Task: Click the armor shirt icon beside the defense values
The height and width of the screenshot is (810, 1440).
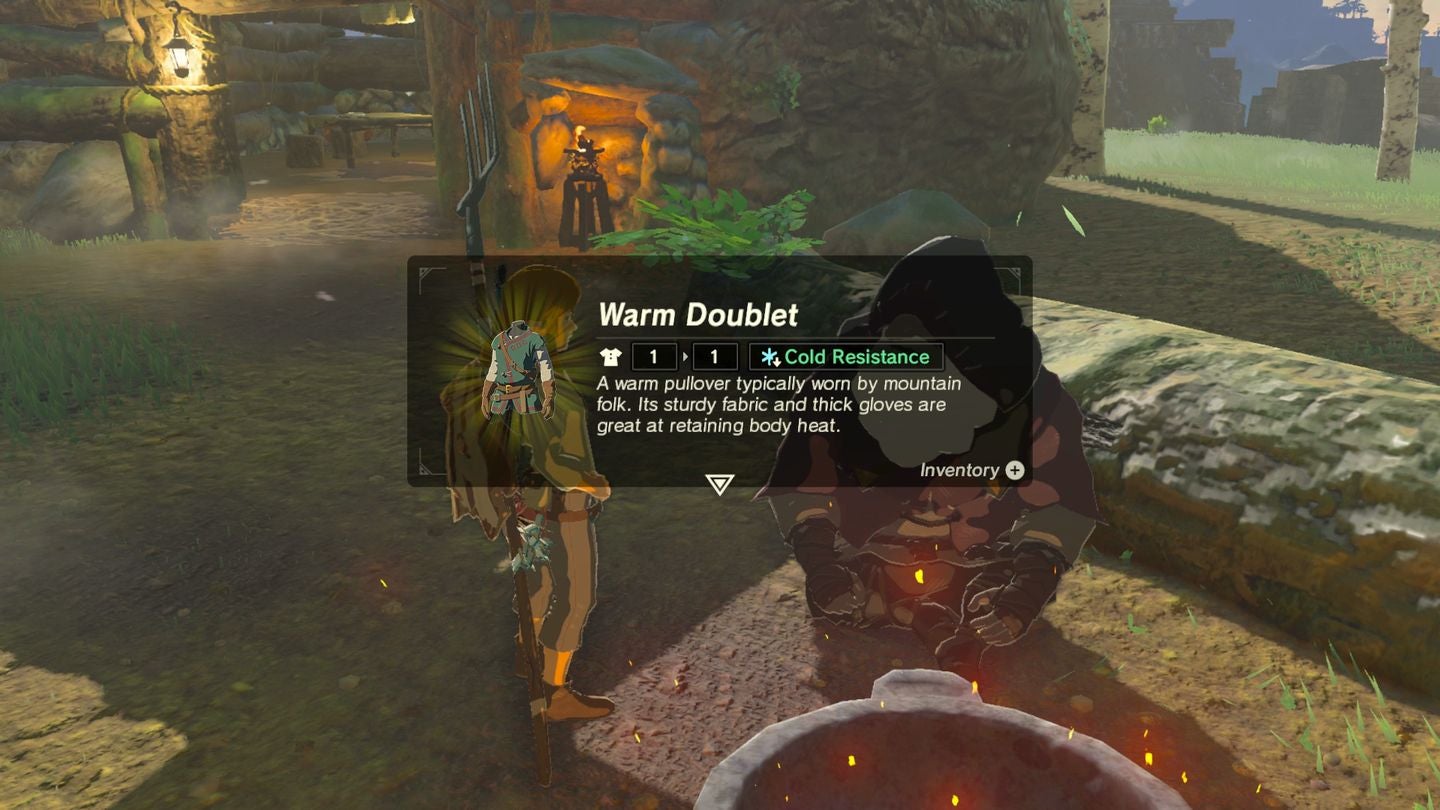Action: [611, 357]
